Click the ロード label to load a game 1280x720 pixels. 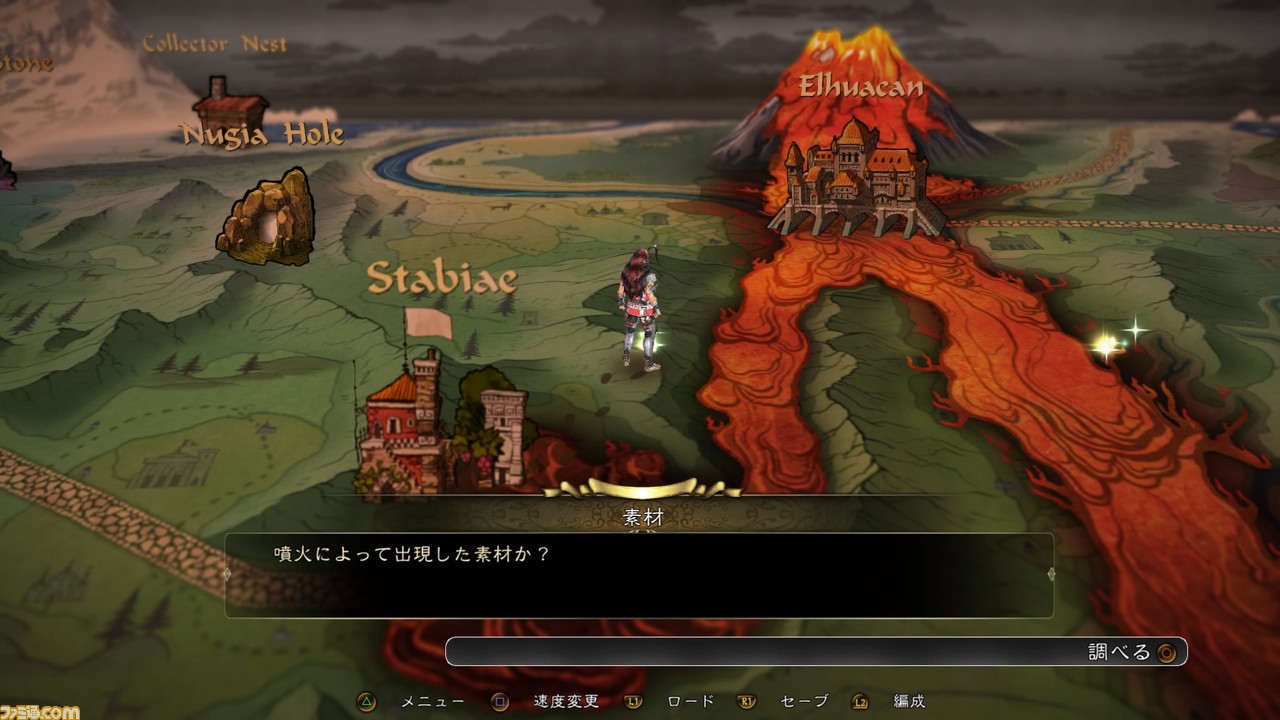[690, 701]
